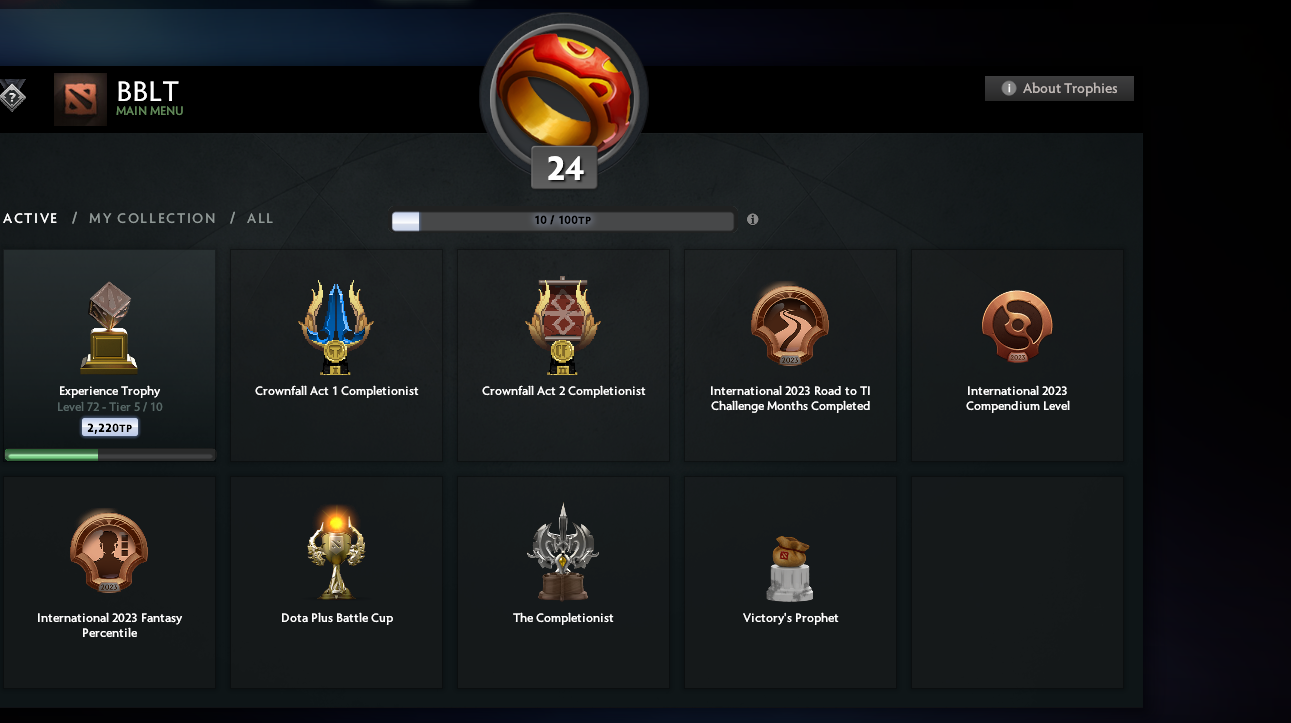Open the Crownfall Act 1 Completionist trophy
The width and height of the screenshot is (1291, 723).
click(336, 325)
